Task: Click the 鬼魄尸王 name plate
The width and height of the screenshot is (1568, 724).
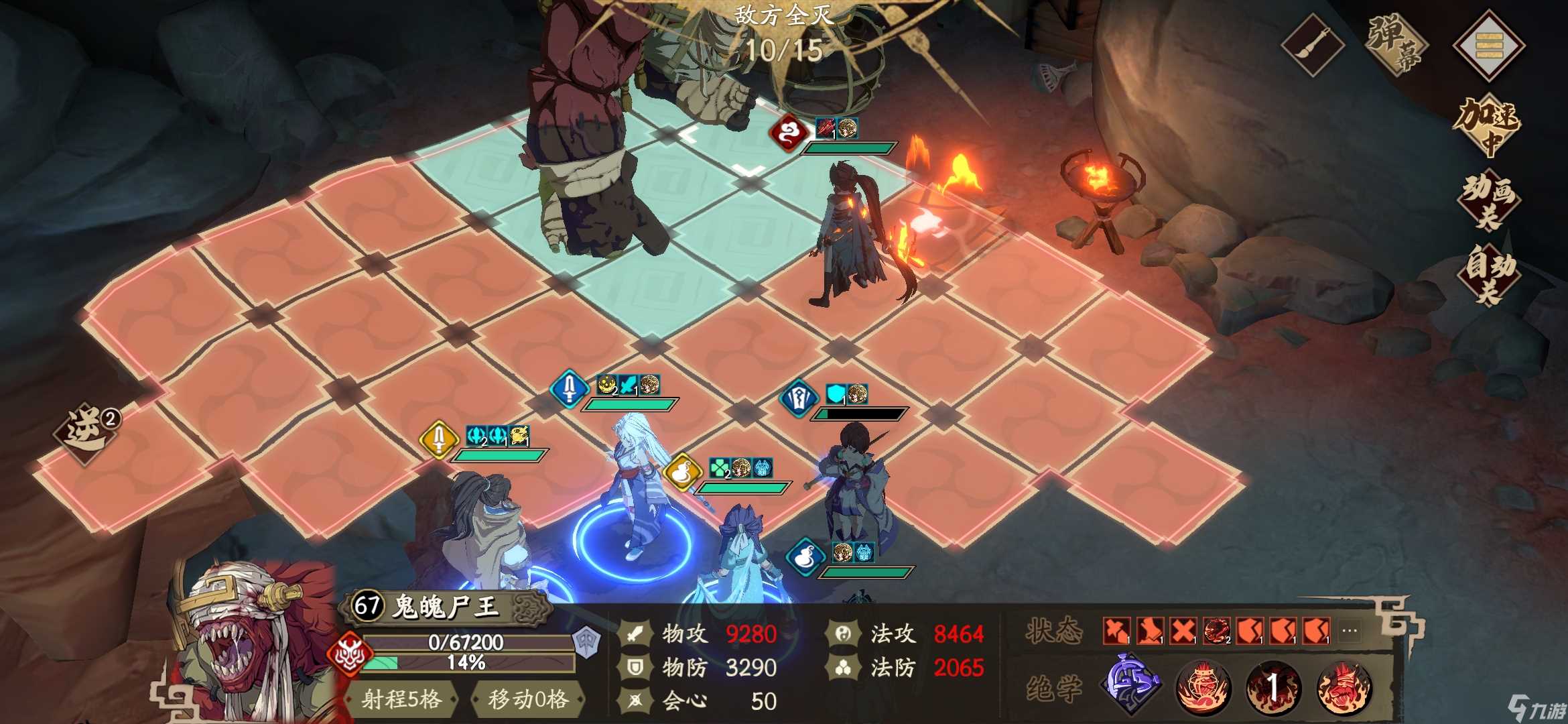Action: click(x=446, y=607)
